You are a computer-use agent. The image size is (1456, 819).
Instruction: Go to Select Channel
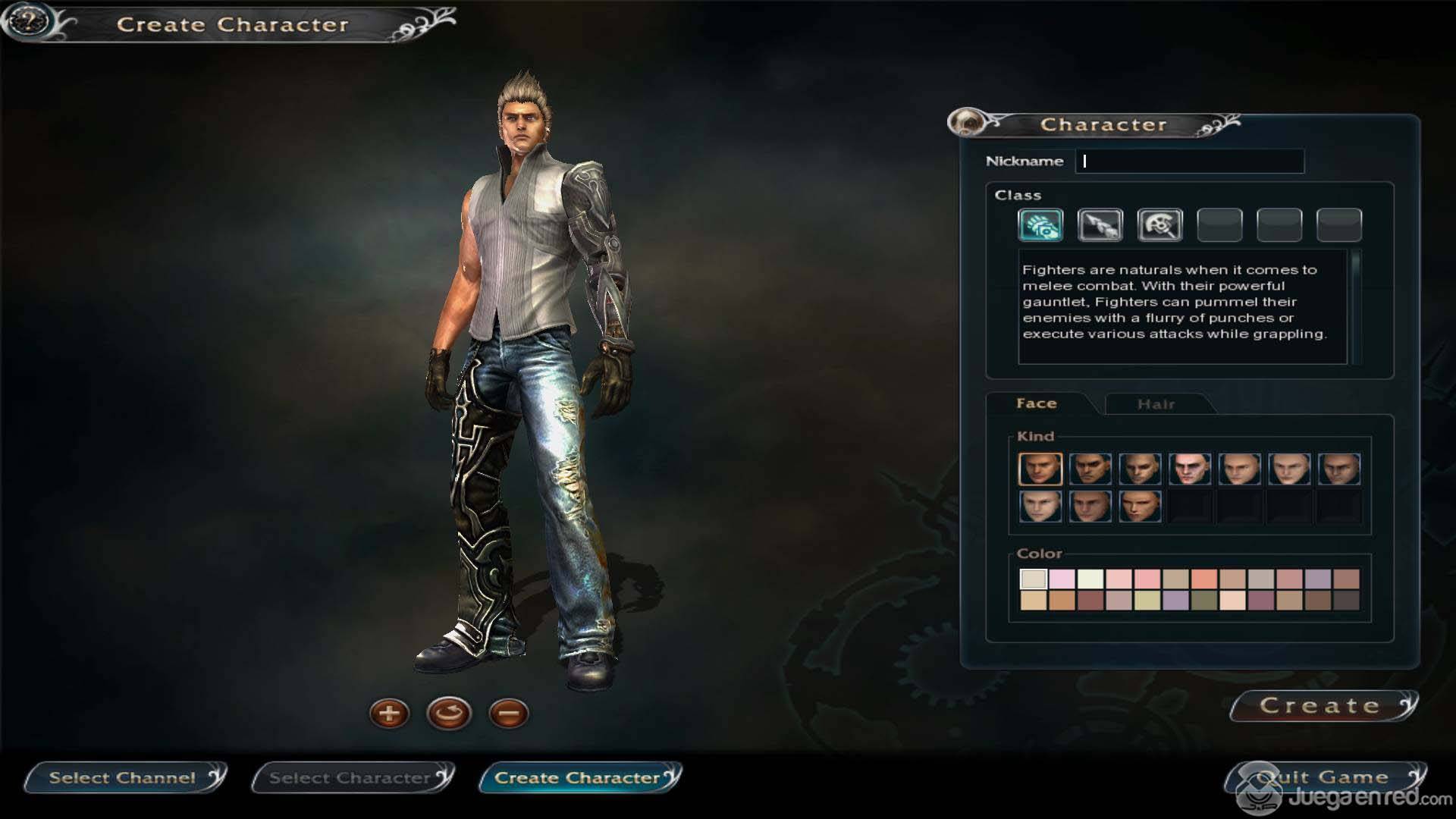pos(124,778)
